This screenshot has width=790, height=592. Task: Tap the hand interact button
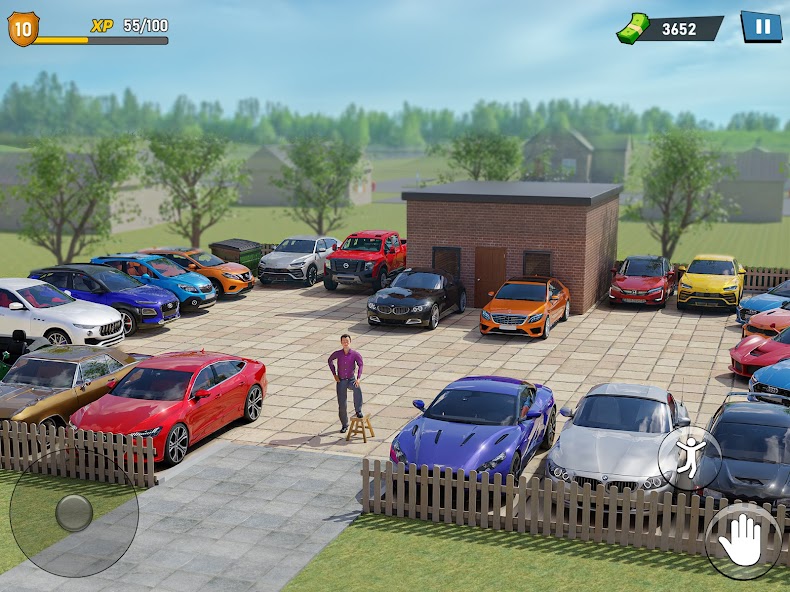pos(743,541)
